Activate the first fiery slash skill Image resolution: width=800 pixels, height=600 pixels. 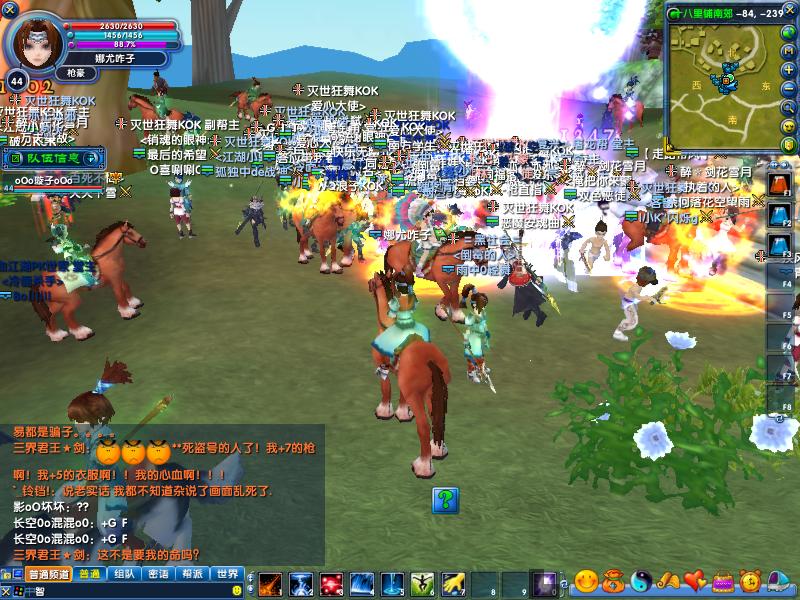(x=270, y=583)
